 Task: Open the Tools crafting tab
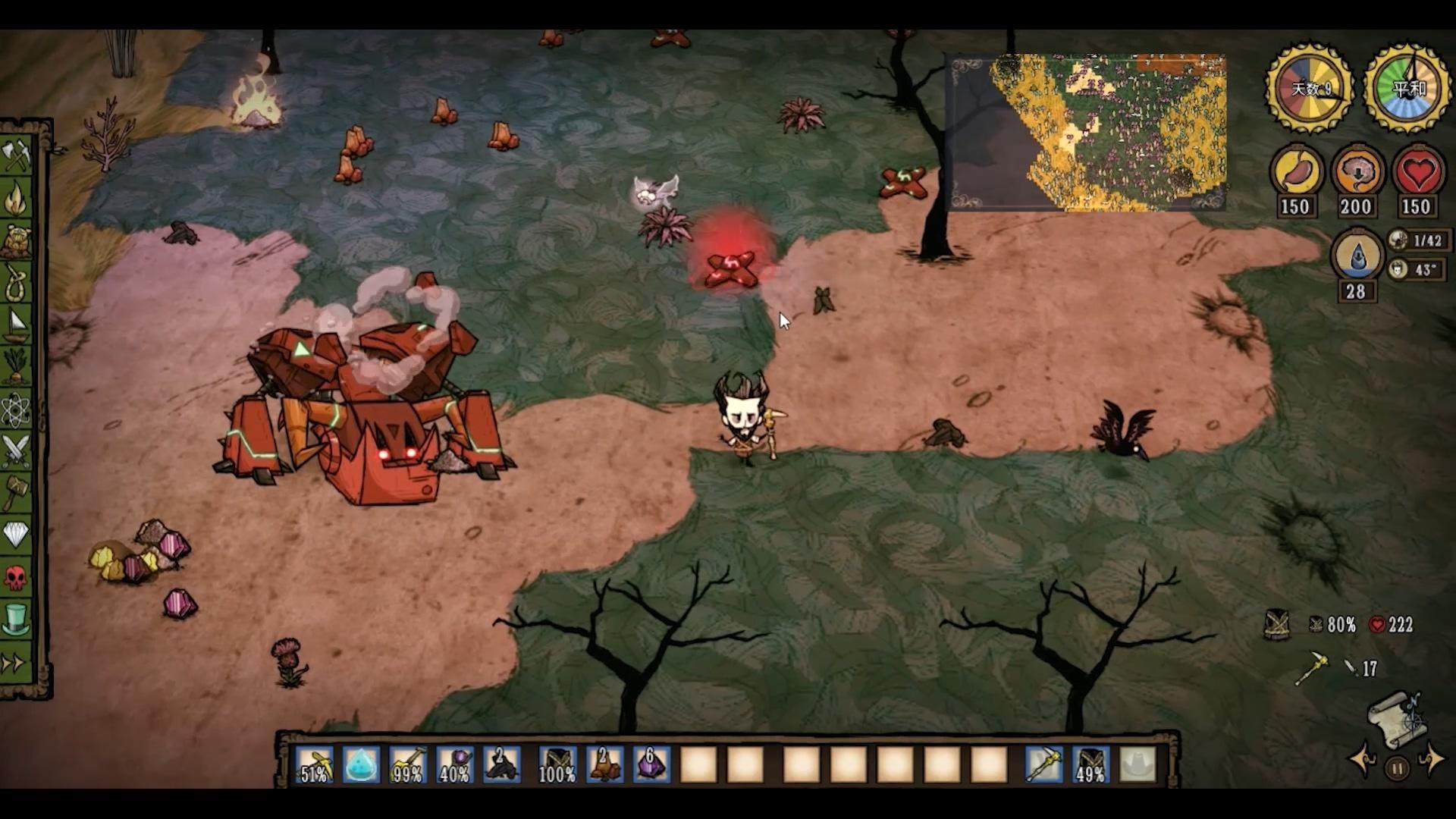coord(17,156)
